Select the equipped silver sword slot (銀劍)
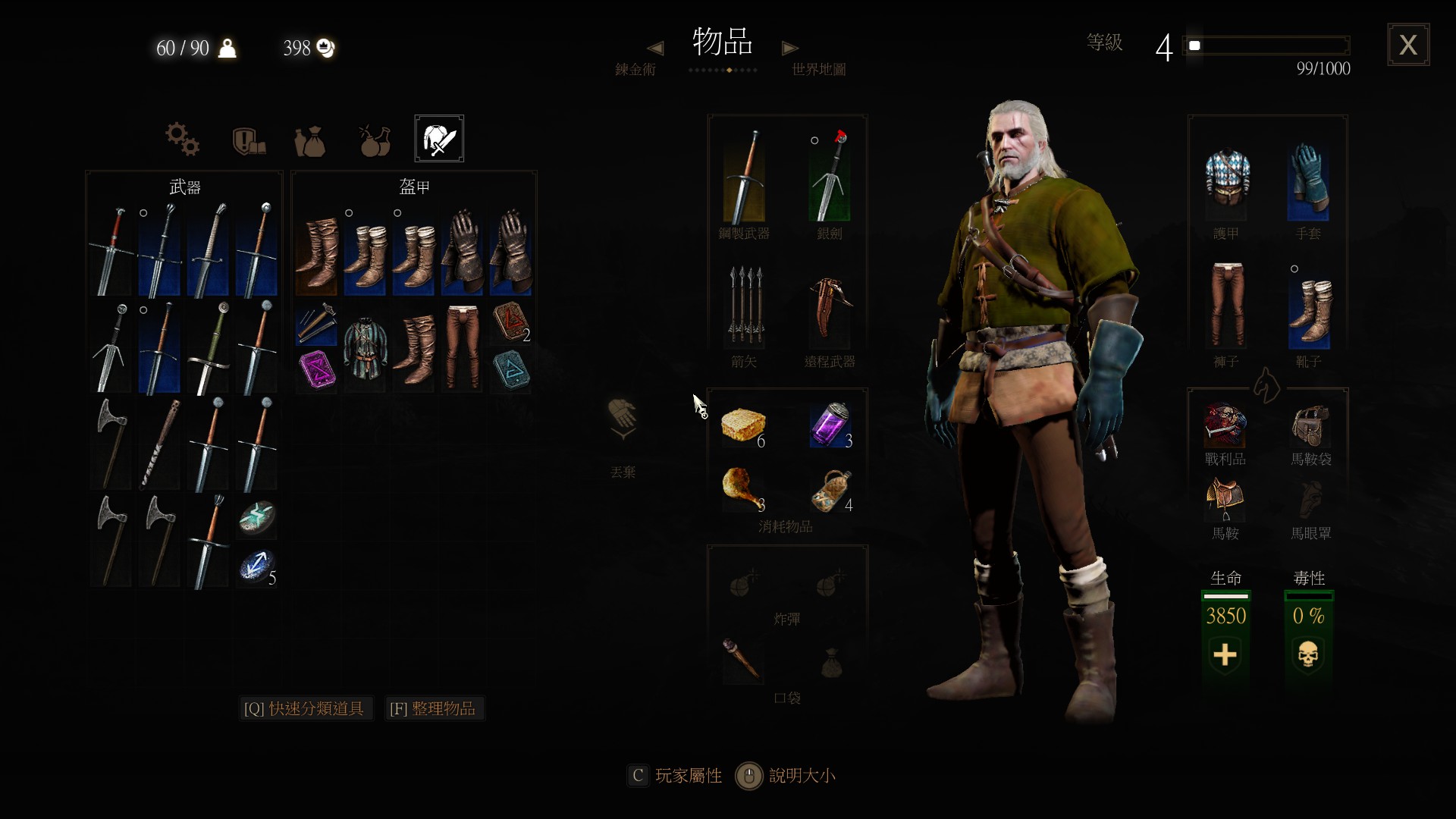 point(830,177)
